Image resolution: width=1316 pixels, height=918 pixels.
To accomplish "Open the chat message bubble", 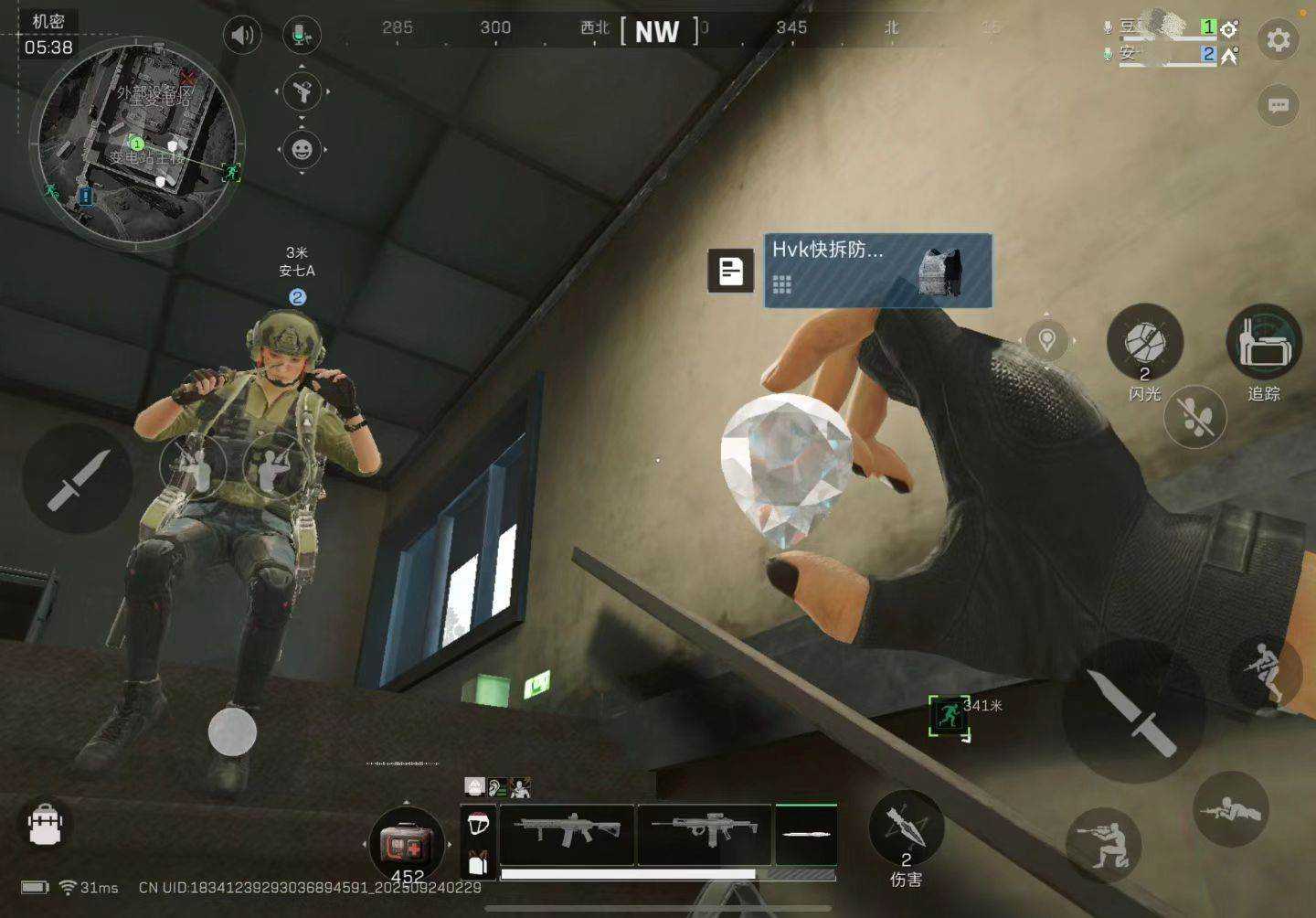I will tap(1278, 105).
